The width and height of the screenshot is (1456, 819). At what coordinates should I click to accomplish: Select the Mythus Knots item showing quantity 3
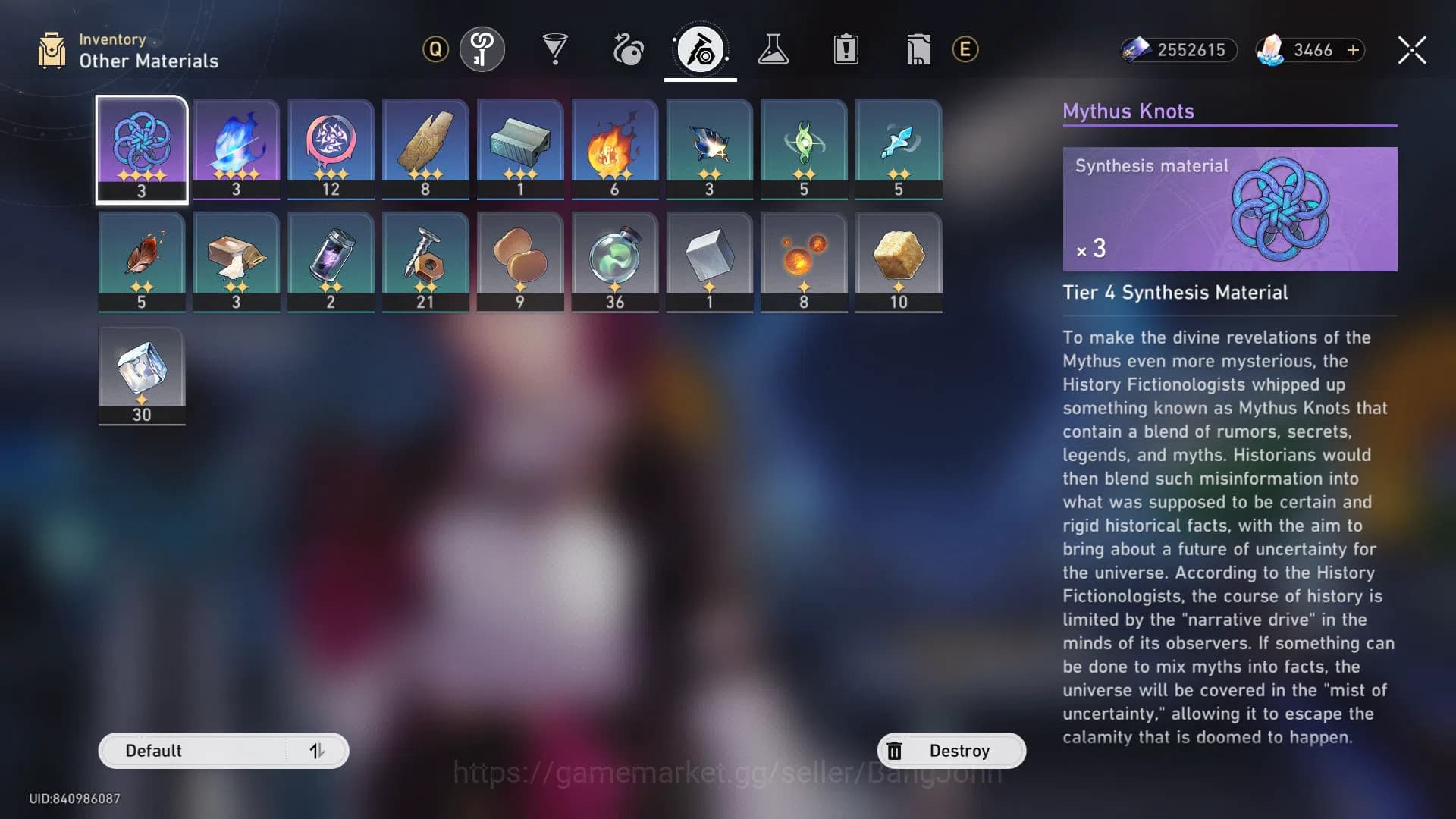142,149
